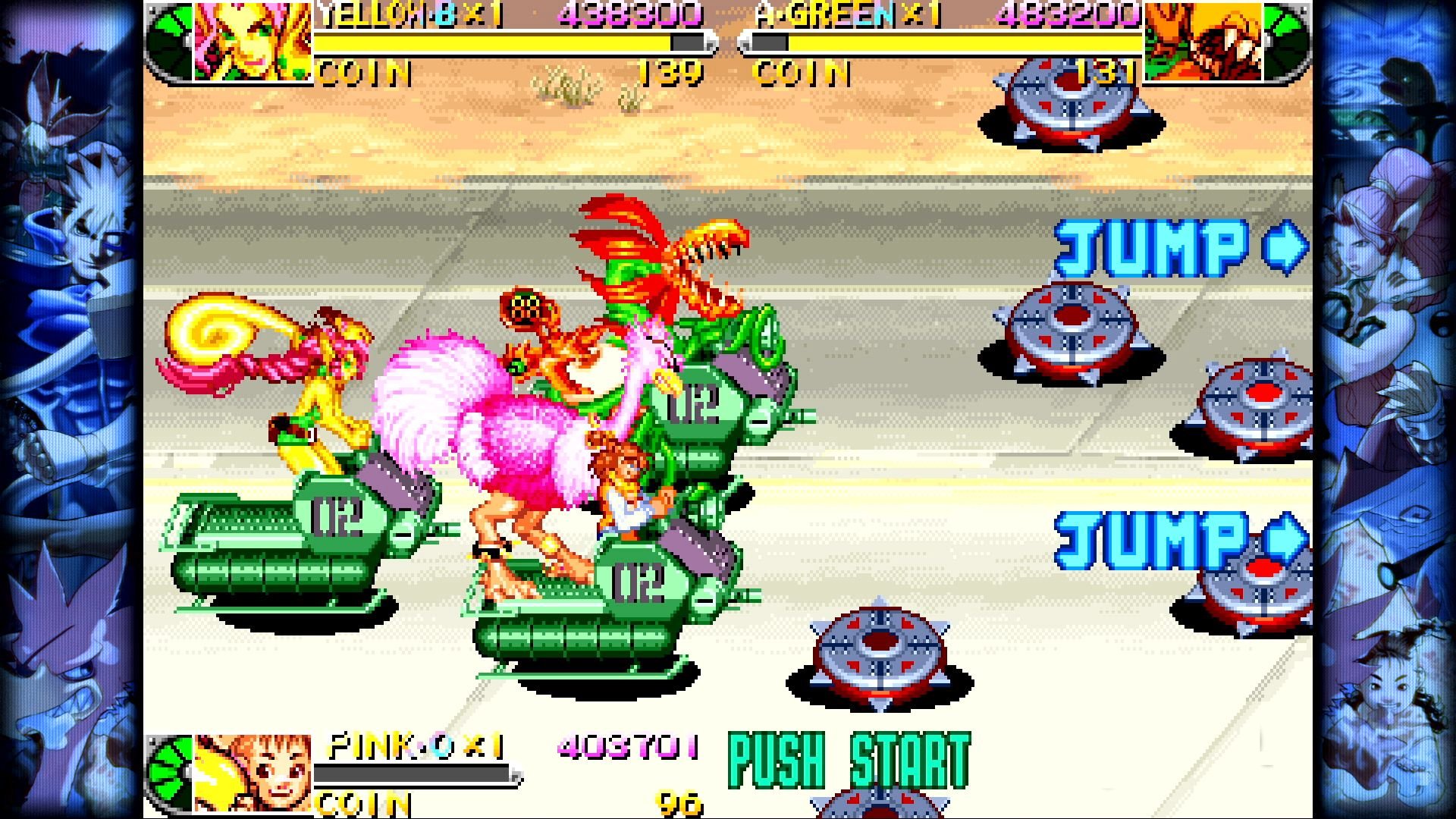The width and height of the screenshot is (1456, 819).
Task: Toggle the green radial gauge beside Yellow's portrait
Action: pos(167,42)
